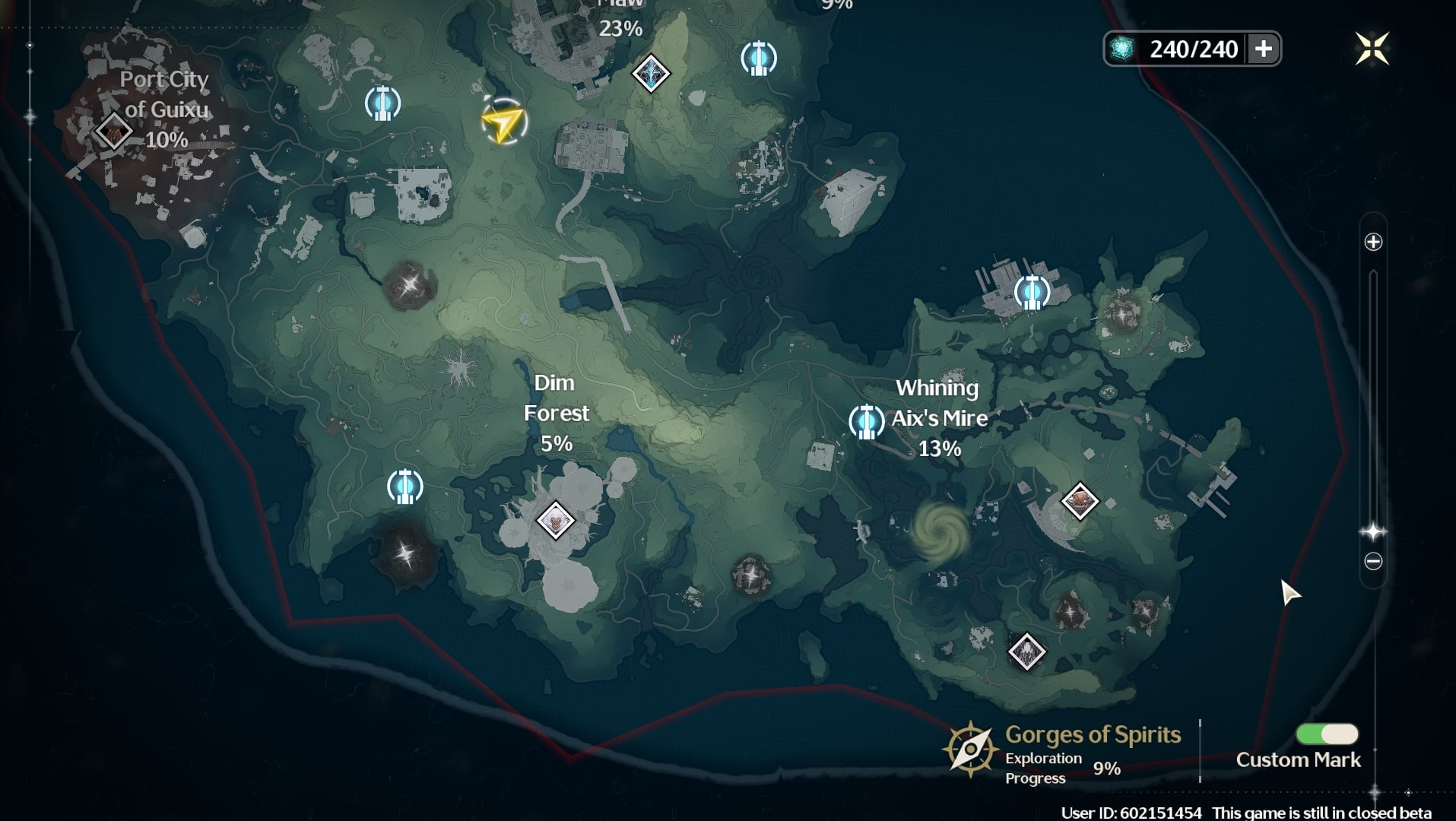Toggle the Custom Mark switch

[1327, 734]
